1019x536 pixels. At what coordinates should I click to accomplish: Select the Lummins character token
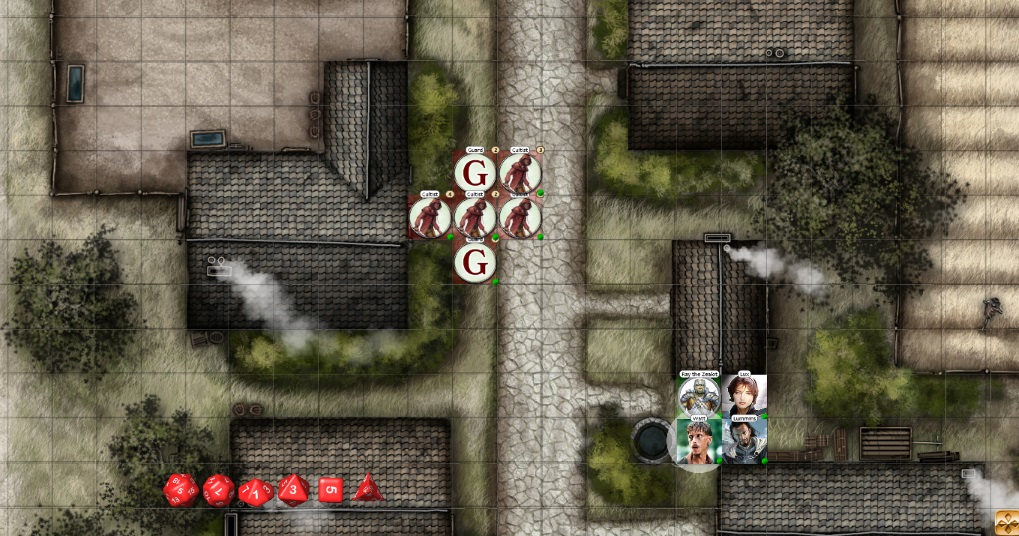click(744, 441)
